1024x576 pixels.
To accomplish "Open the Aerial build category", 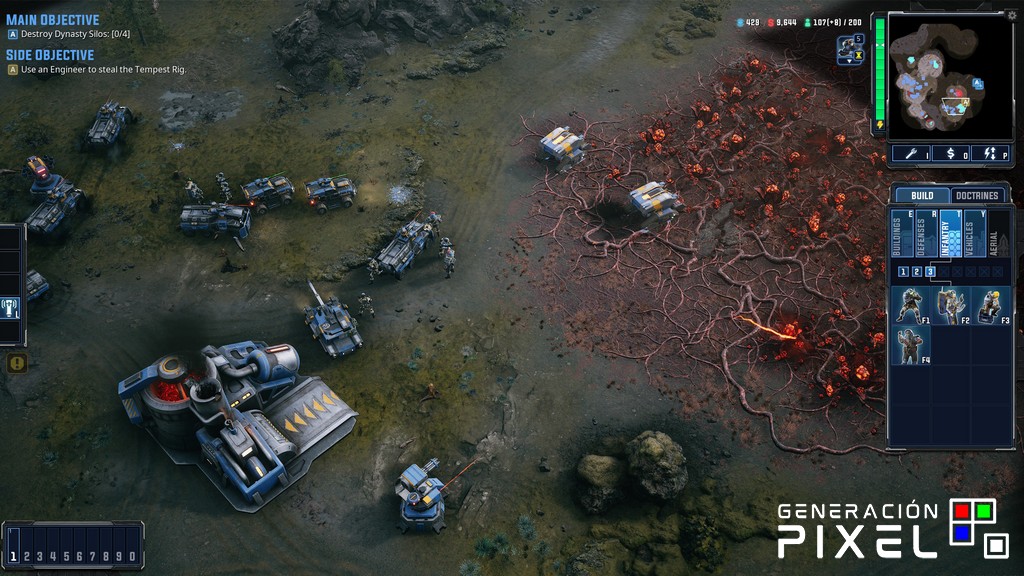I will click(997, 234).
